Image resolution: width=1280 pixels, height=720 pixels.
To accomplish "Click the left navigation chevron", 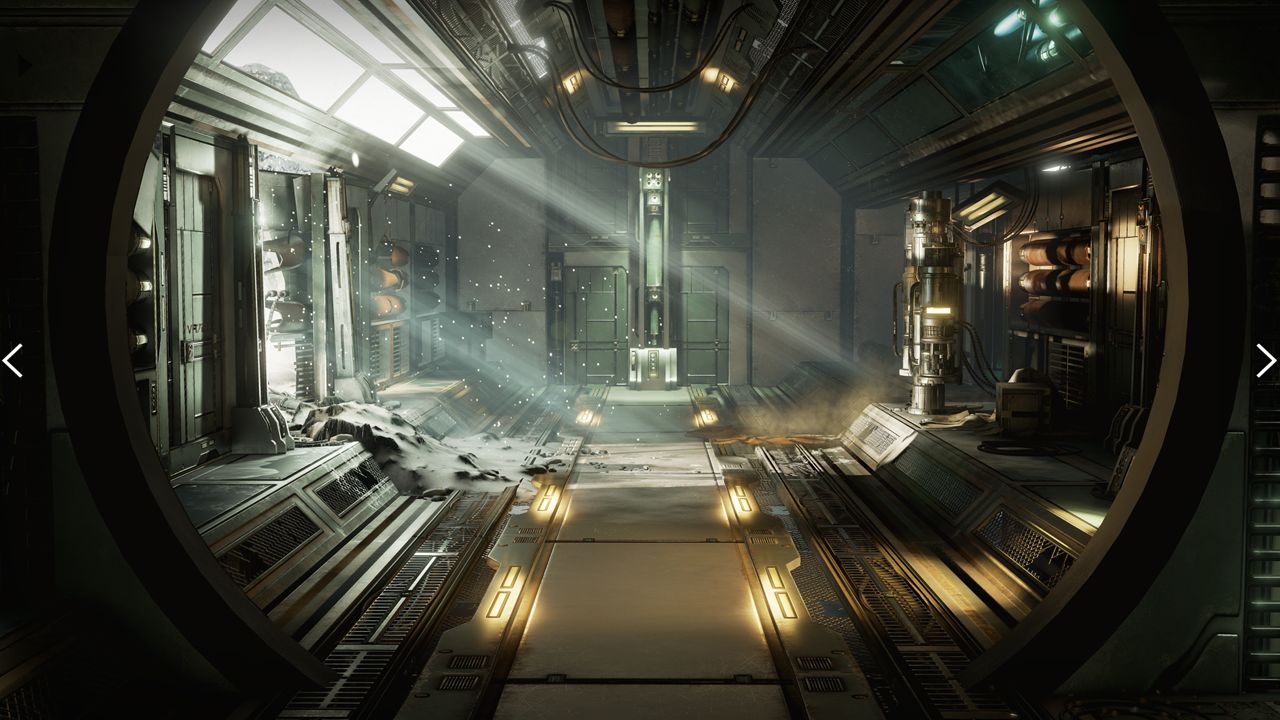I will [13, 361].
